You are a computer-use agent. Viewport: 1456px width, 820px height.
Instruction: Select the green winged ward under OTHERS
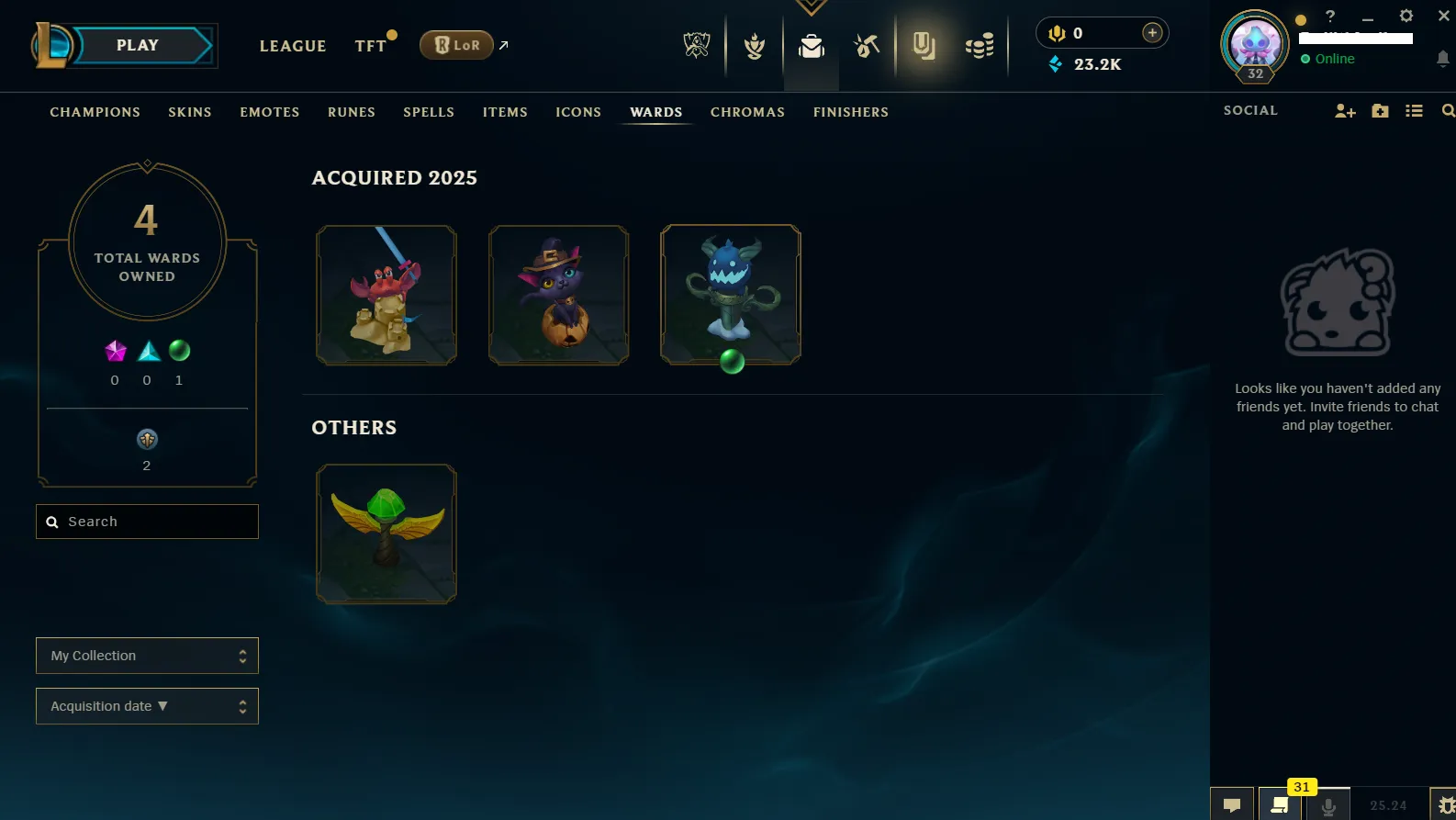click(386, 533)
